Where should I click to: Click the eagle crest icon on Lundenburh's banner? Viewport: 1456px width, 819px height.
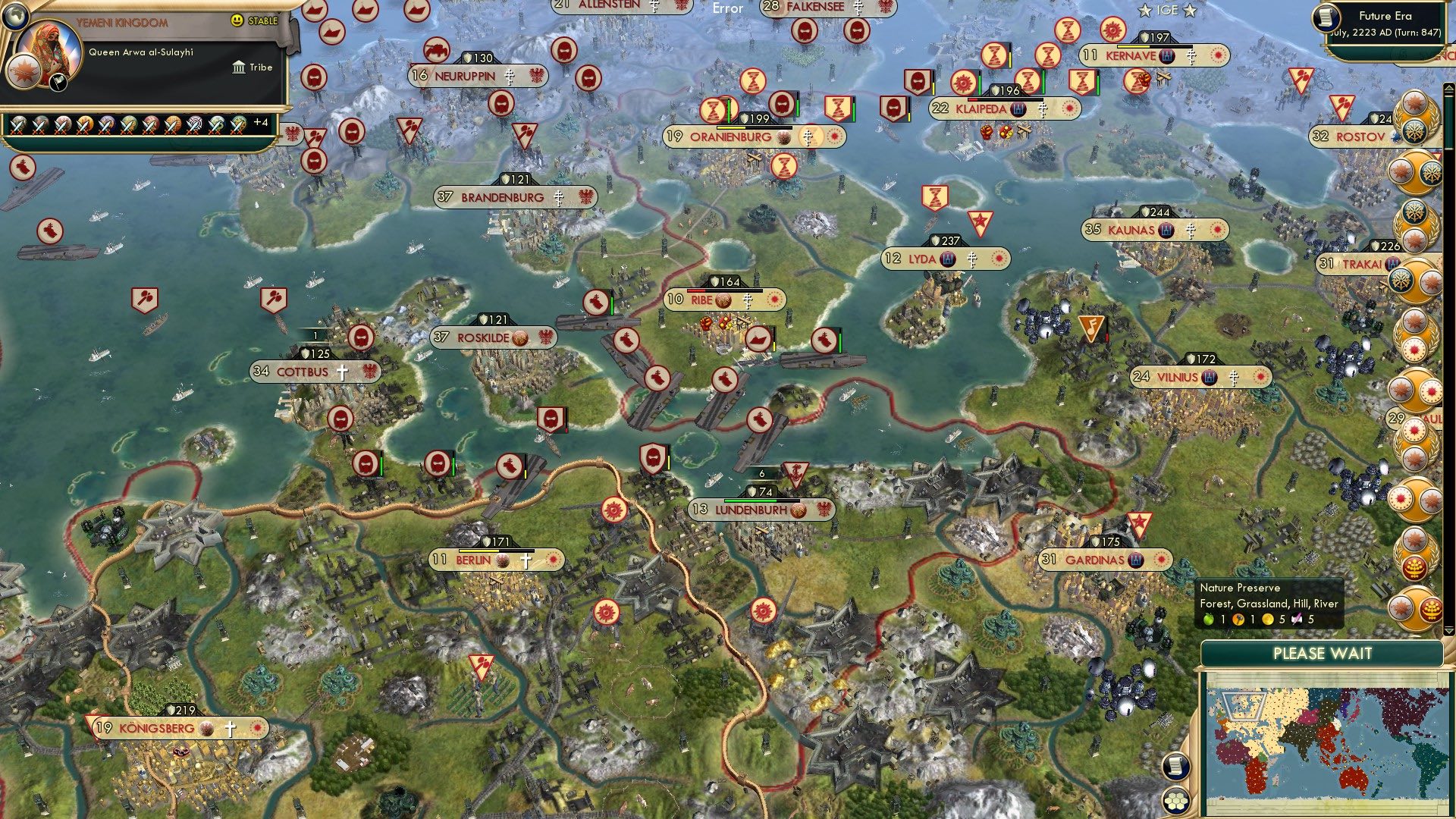click(824, 510)
